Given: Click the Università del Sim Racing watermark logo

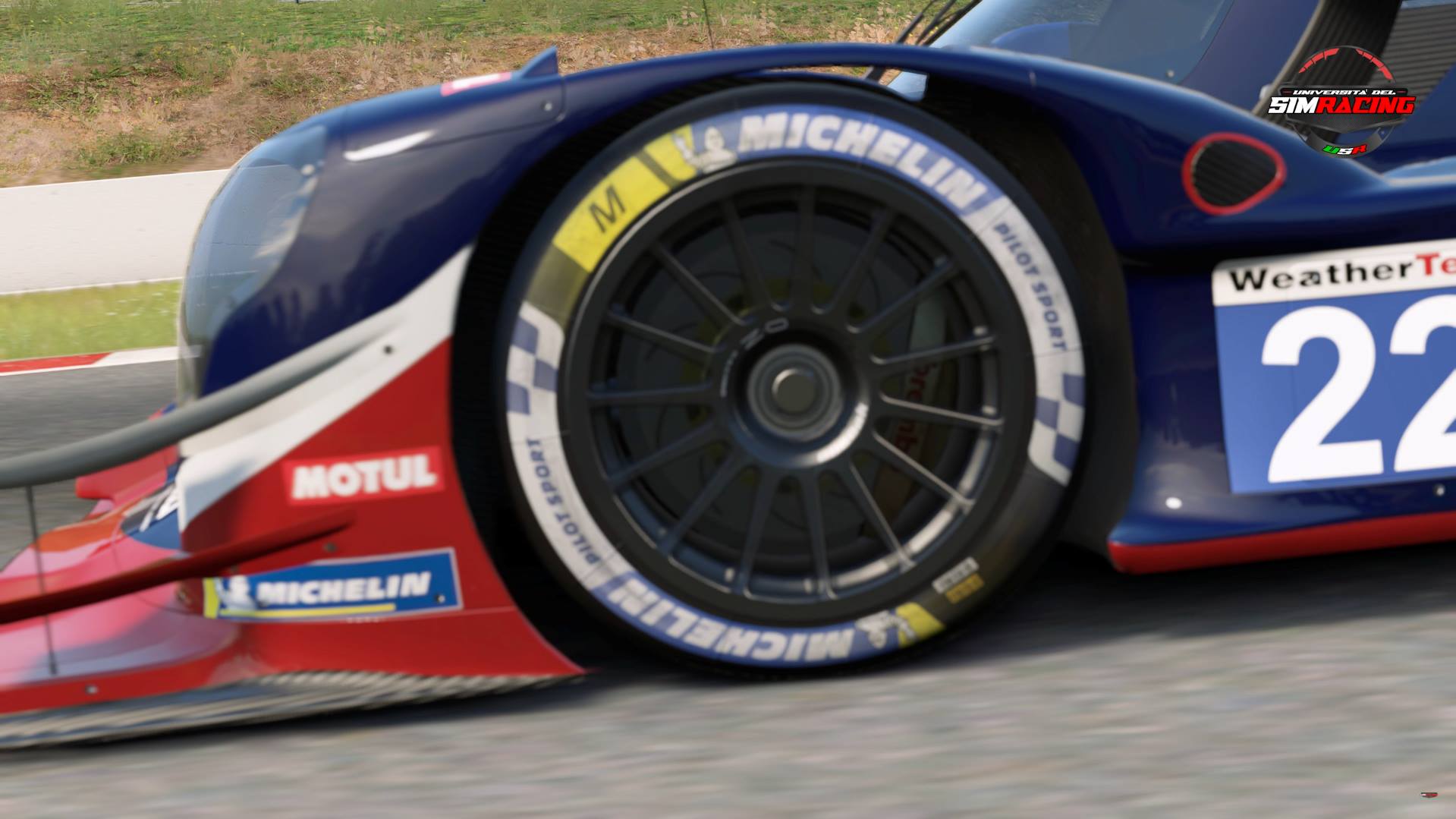Looking at the screenshot, I should pos(1341,102).
